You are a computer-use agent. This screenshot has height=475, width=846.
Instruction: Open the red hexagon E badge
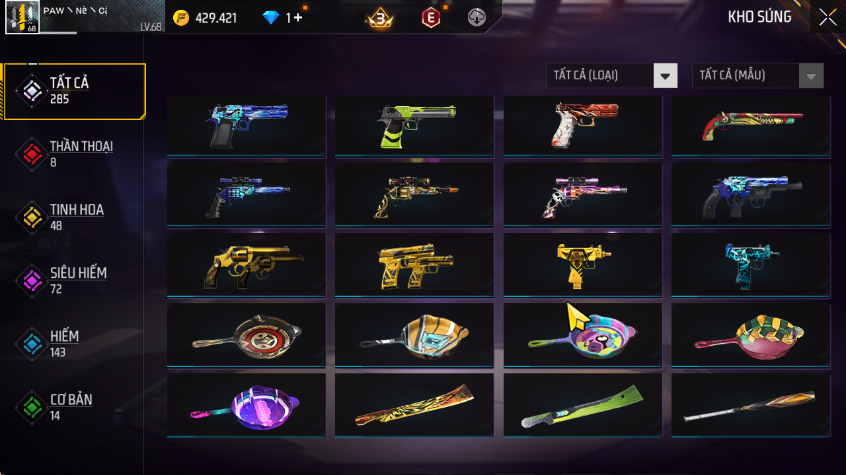coord(430,17)
